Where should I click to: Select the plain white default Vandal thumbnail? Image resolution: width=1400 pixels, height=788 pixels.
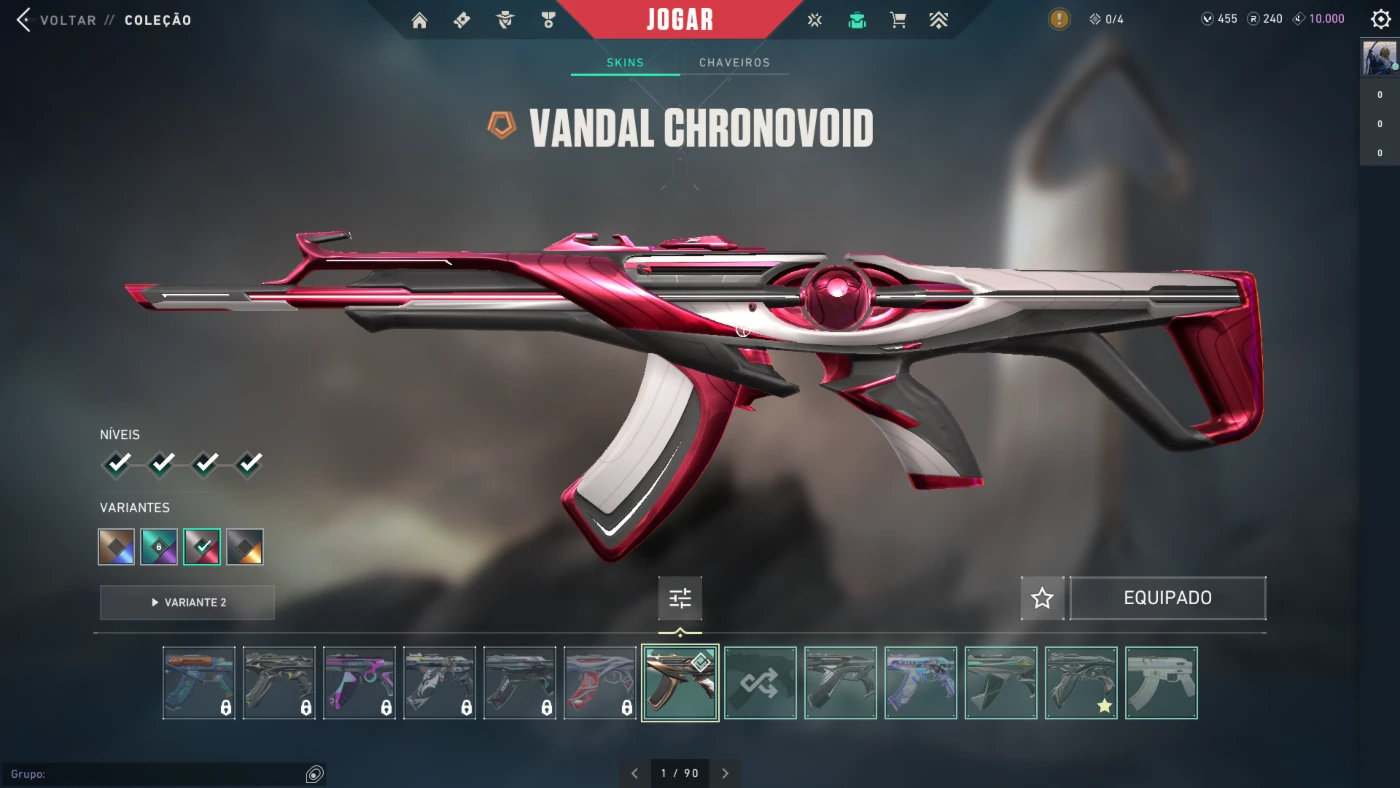point(1161,683)
